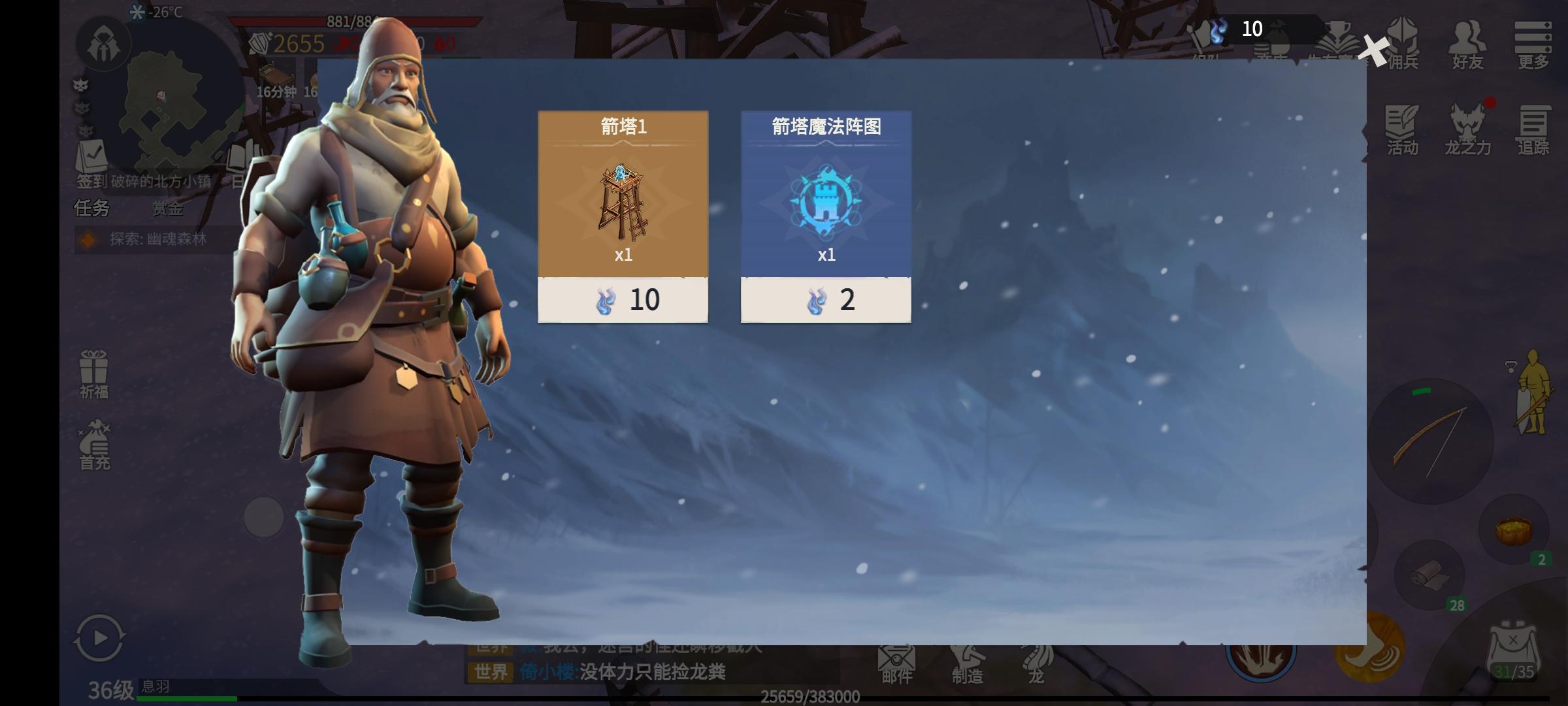Switch to the 赏金 bounty tab
The image size is (1568, 706).
pos(167,209)
